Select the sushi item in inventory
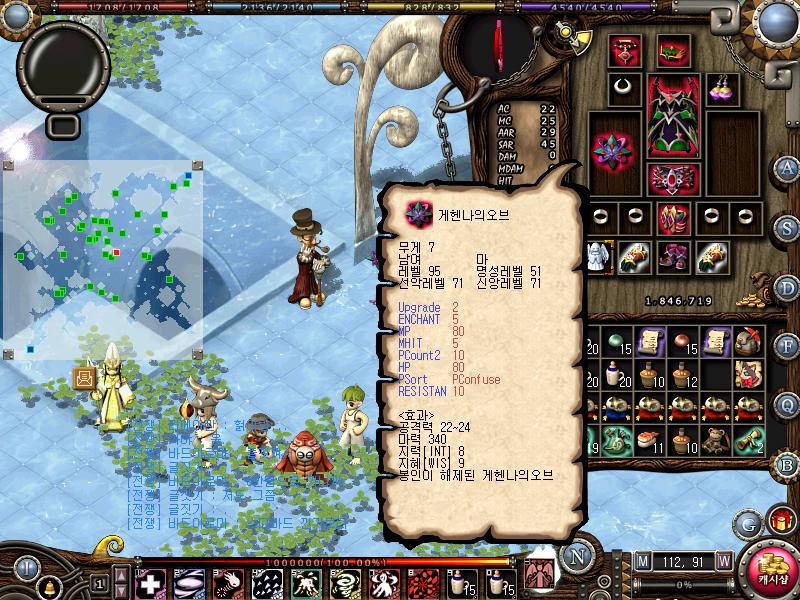Image resolution: width=800 pixels, height=600 pixels. (650, 438)
